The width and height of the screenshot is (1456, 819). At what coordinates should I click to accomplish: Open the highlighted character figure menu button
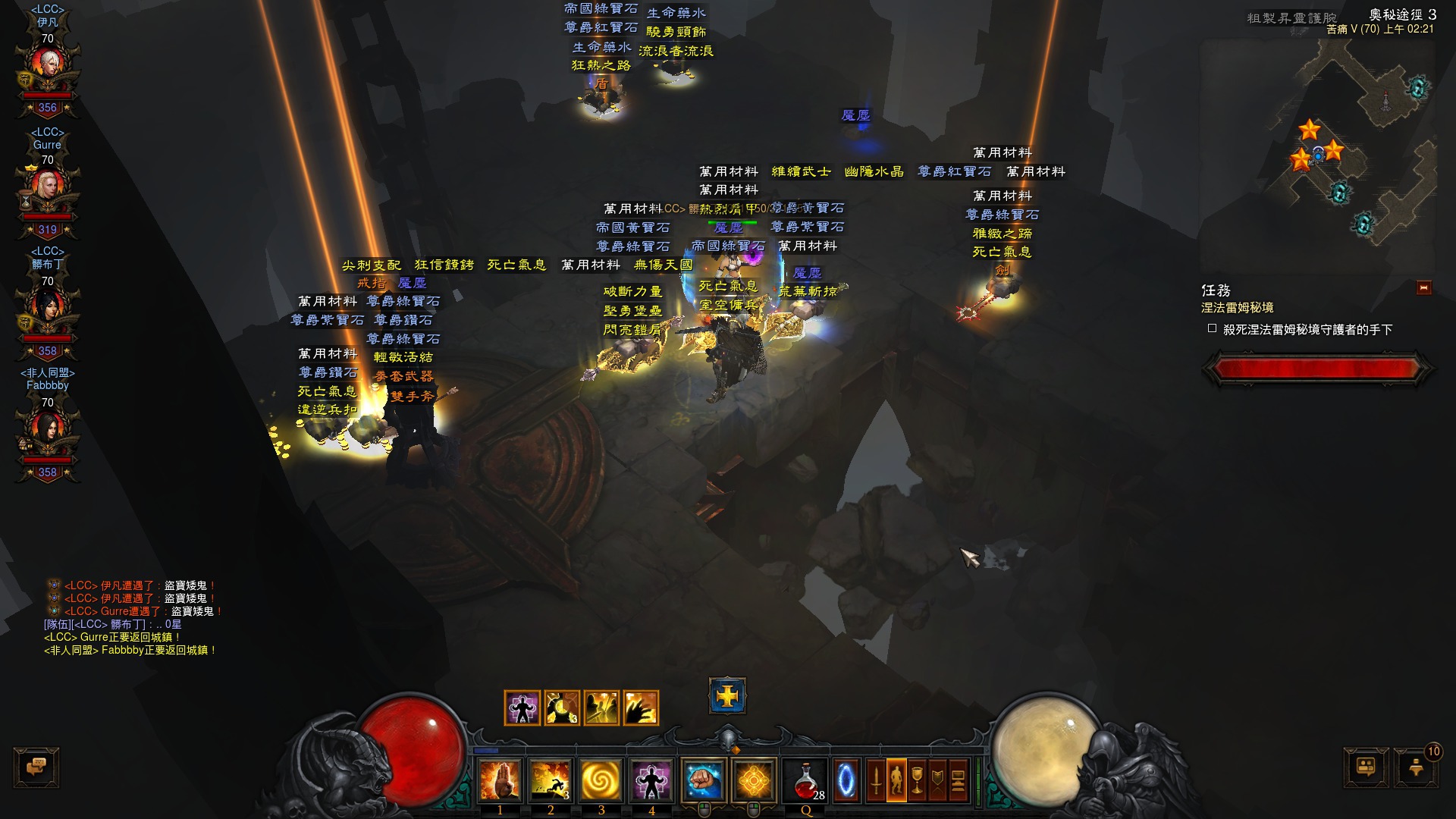[896, 780]
